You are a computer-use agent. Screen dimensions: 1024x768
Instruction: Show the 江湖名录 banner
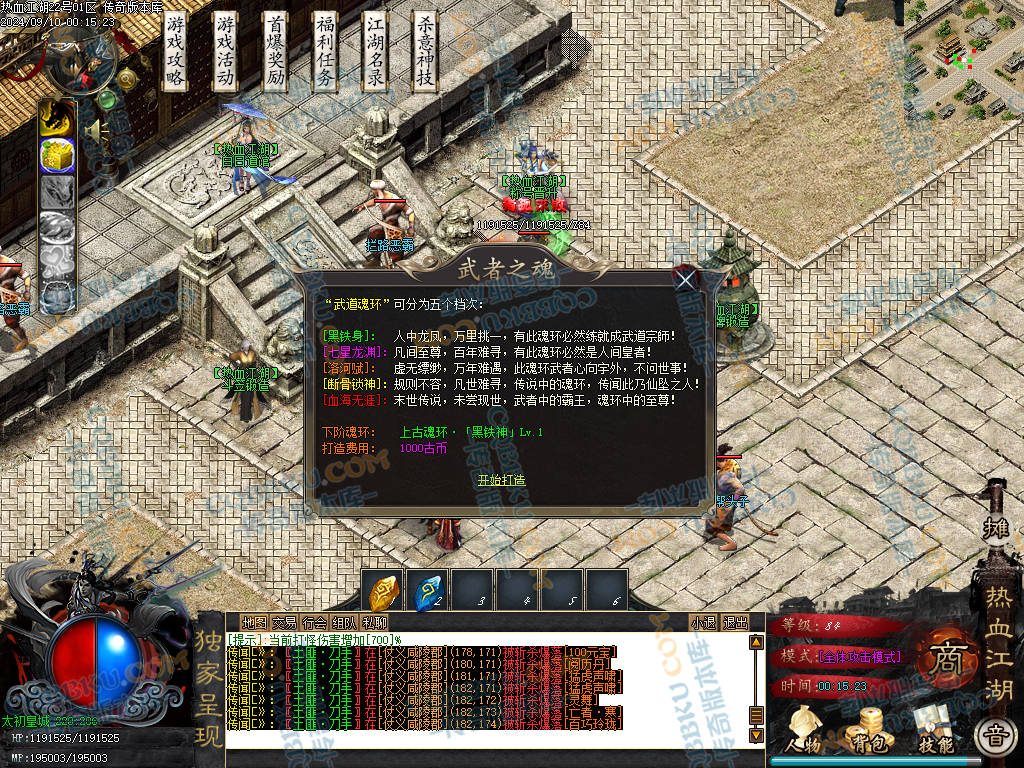point(375,52)
